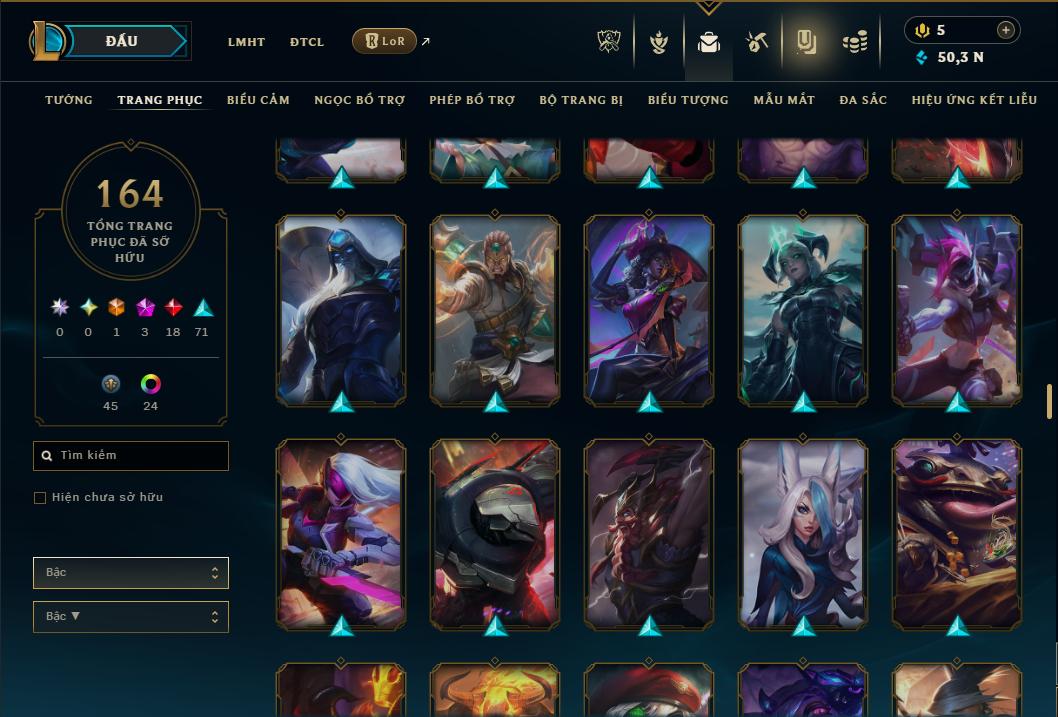This screenshot has width=1058, height=717.
Task: Open the LMHT home link
Action: (x=246, y=42)
